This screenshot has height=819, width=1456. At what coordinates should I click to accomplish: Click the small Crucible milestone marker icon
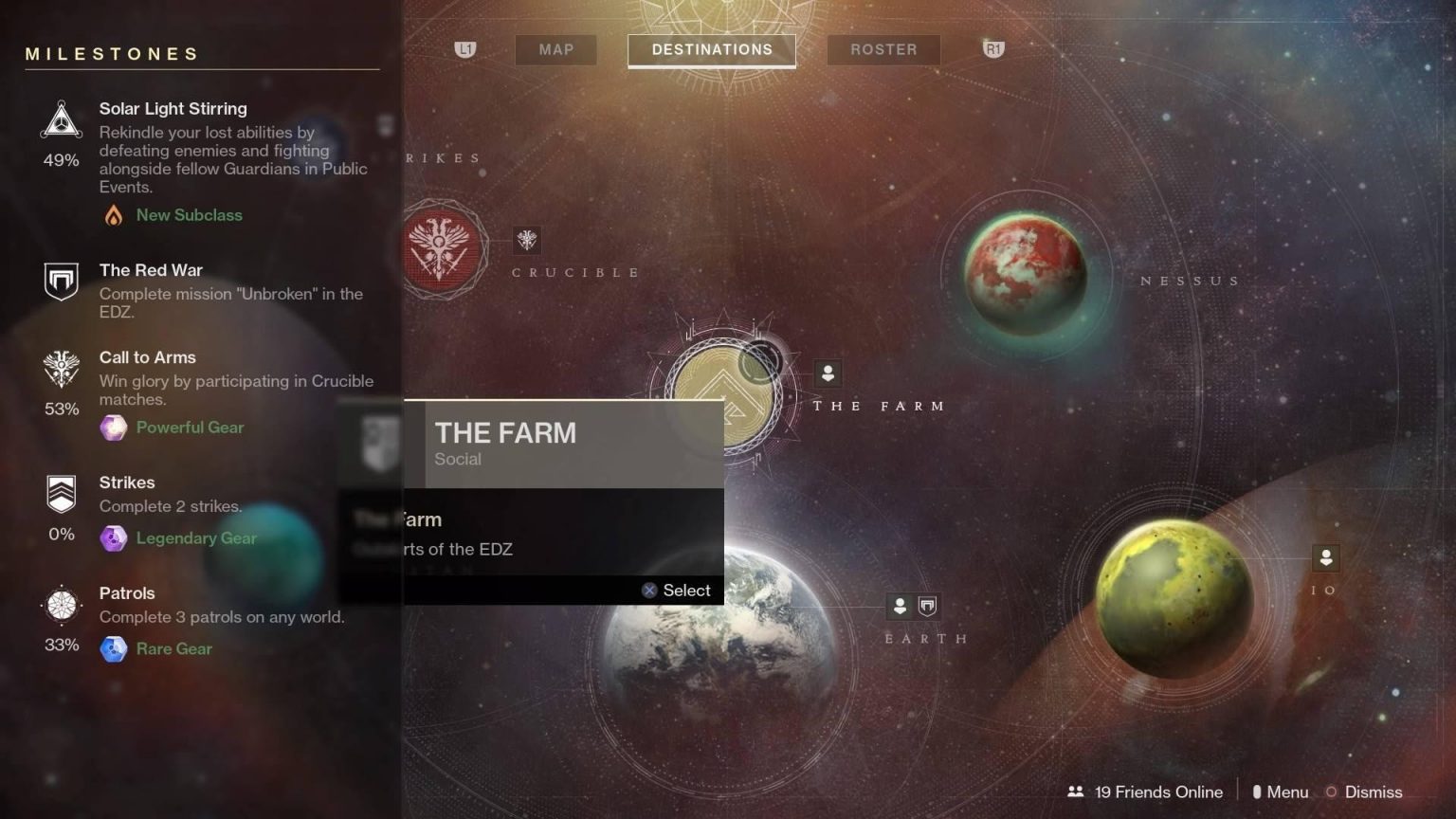click(527, 240)
